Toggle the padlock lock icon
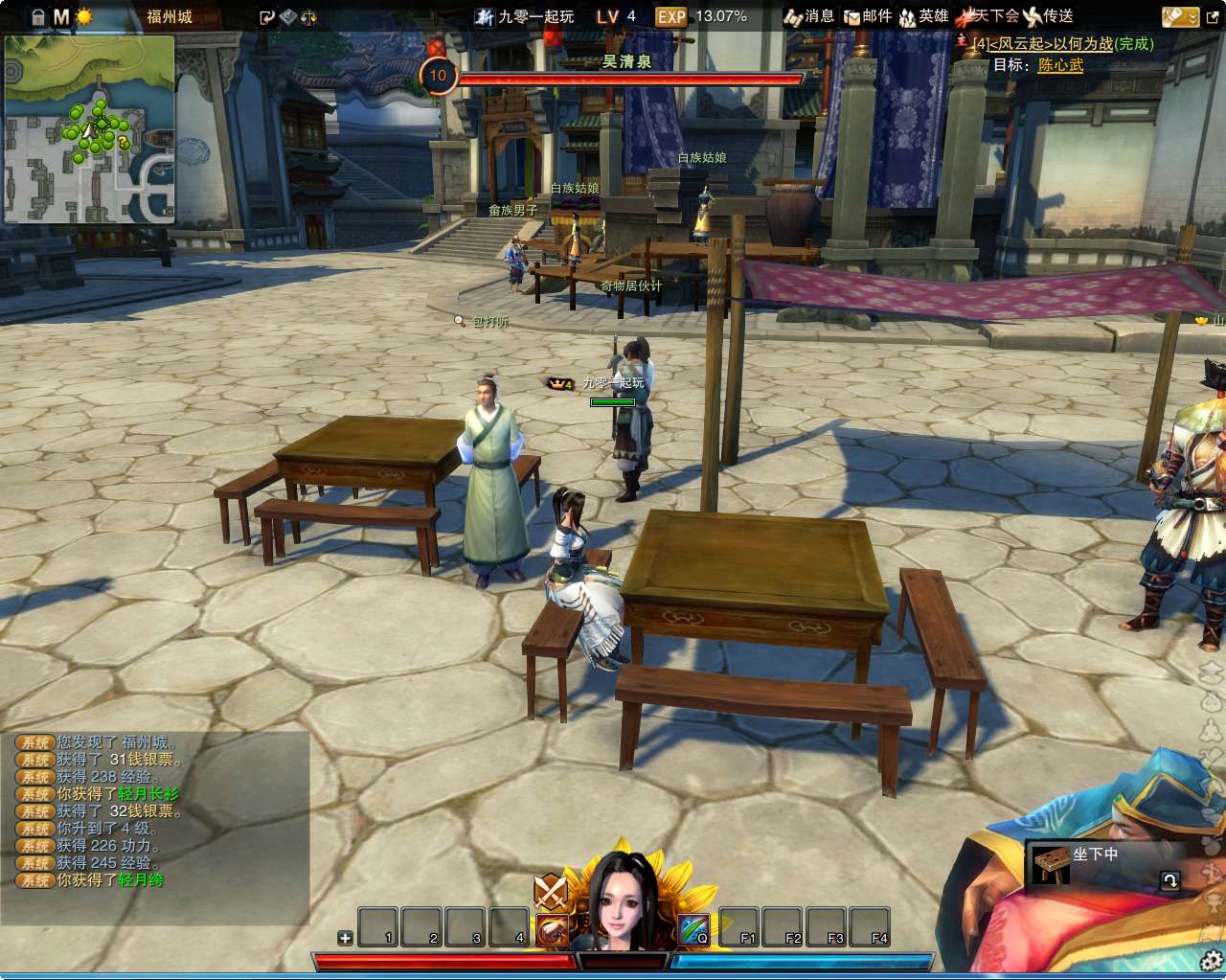1226x980 pixels. [x=38, y=16]
